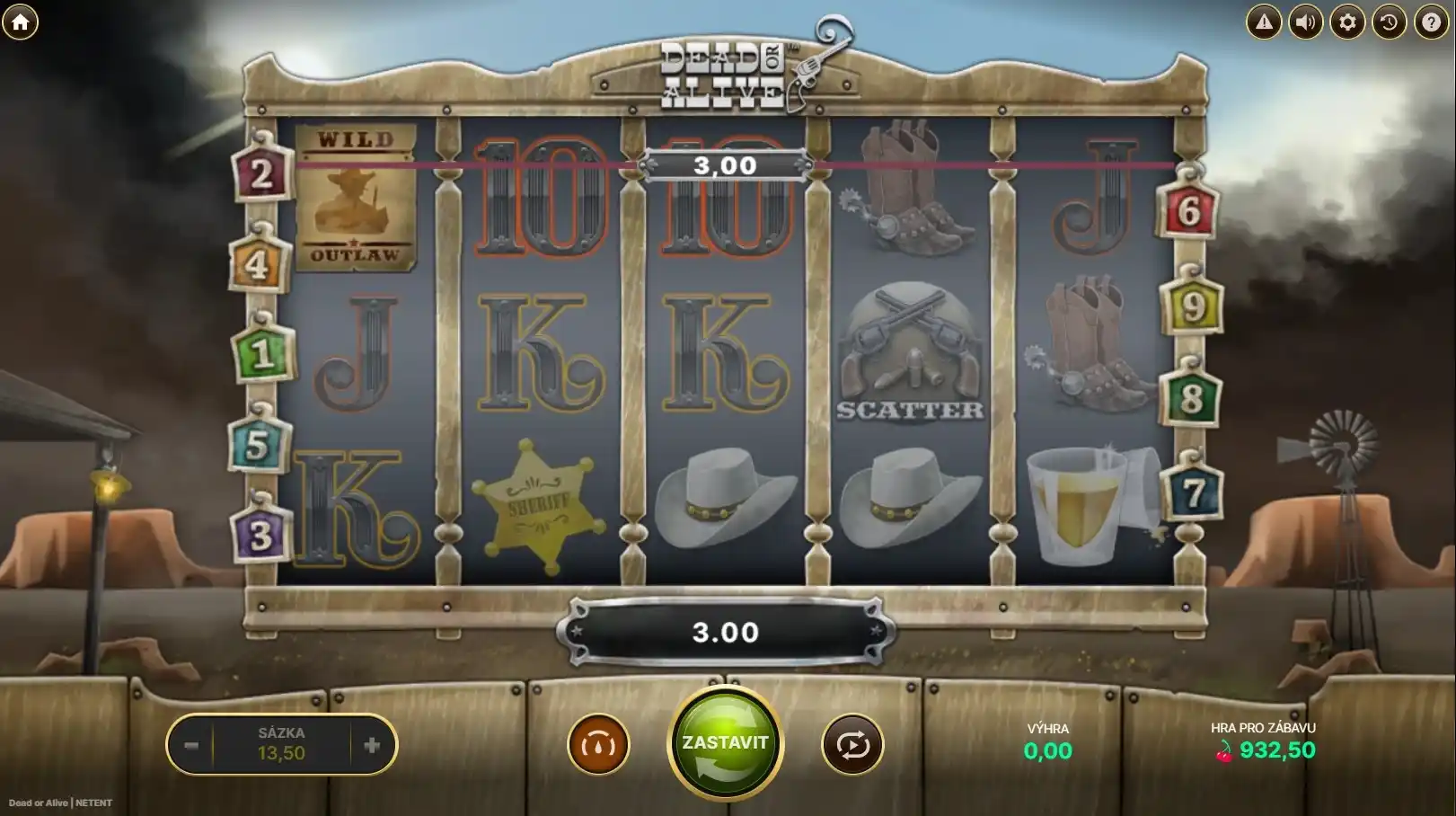The width and height of the screenshot is (1456, 816).
Task: Select the payline 2 tag
Action: click(x=261, y=173)
